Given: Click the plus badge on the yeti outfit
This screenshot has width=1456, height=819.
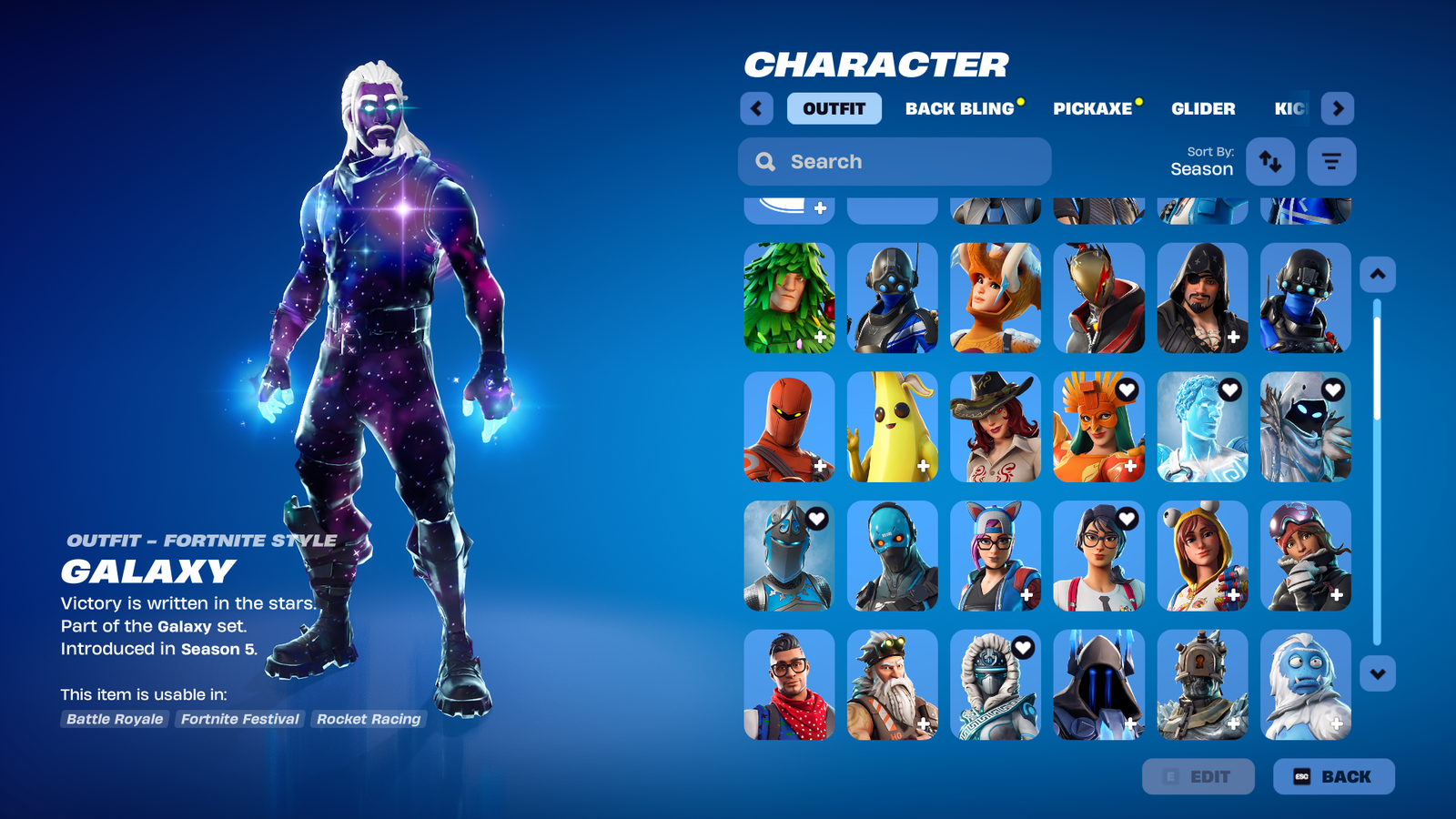Looking at the screenshot, I should click(1337, 724).
